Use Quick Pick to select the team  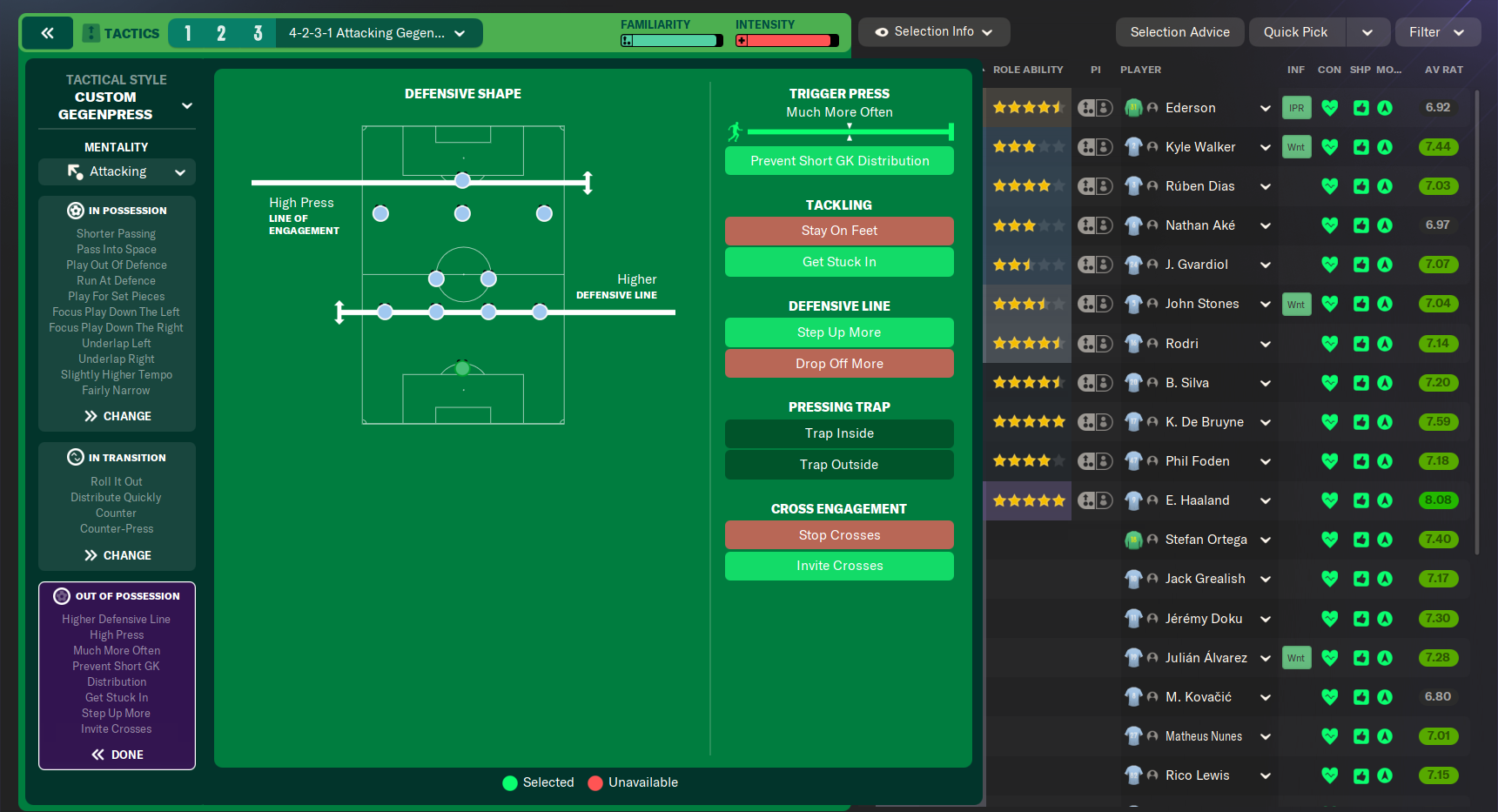(1295, 32)
